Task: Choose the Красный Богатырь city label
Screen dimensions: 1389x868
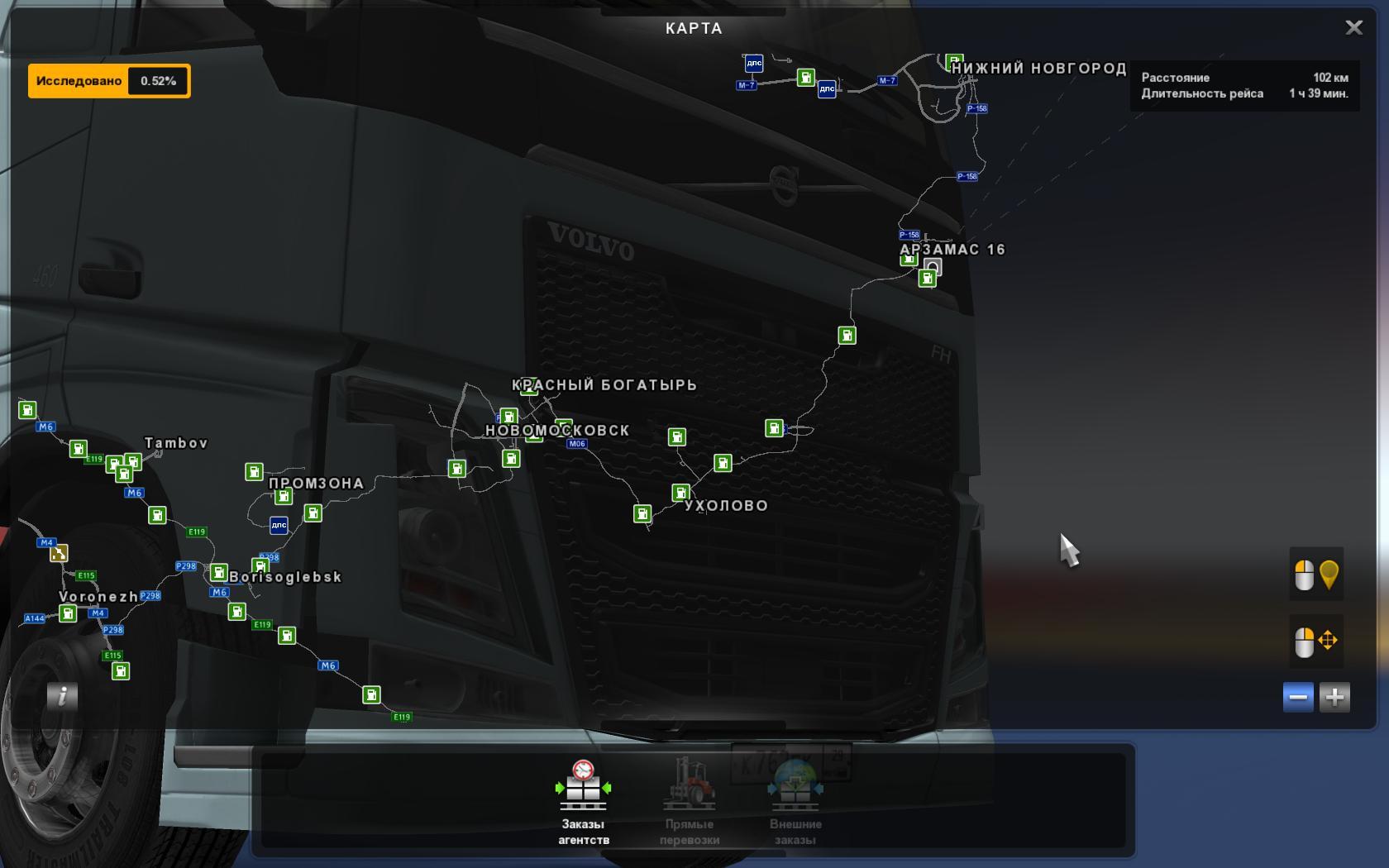Action: [604, 385]
